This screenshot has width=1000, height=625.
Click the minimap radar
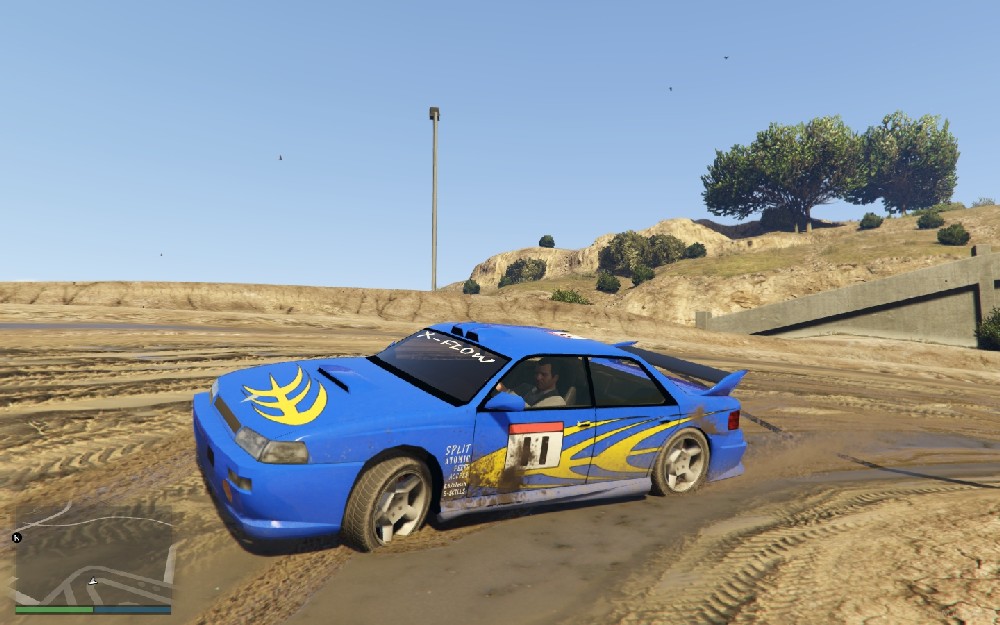coord(93,556)
